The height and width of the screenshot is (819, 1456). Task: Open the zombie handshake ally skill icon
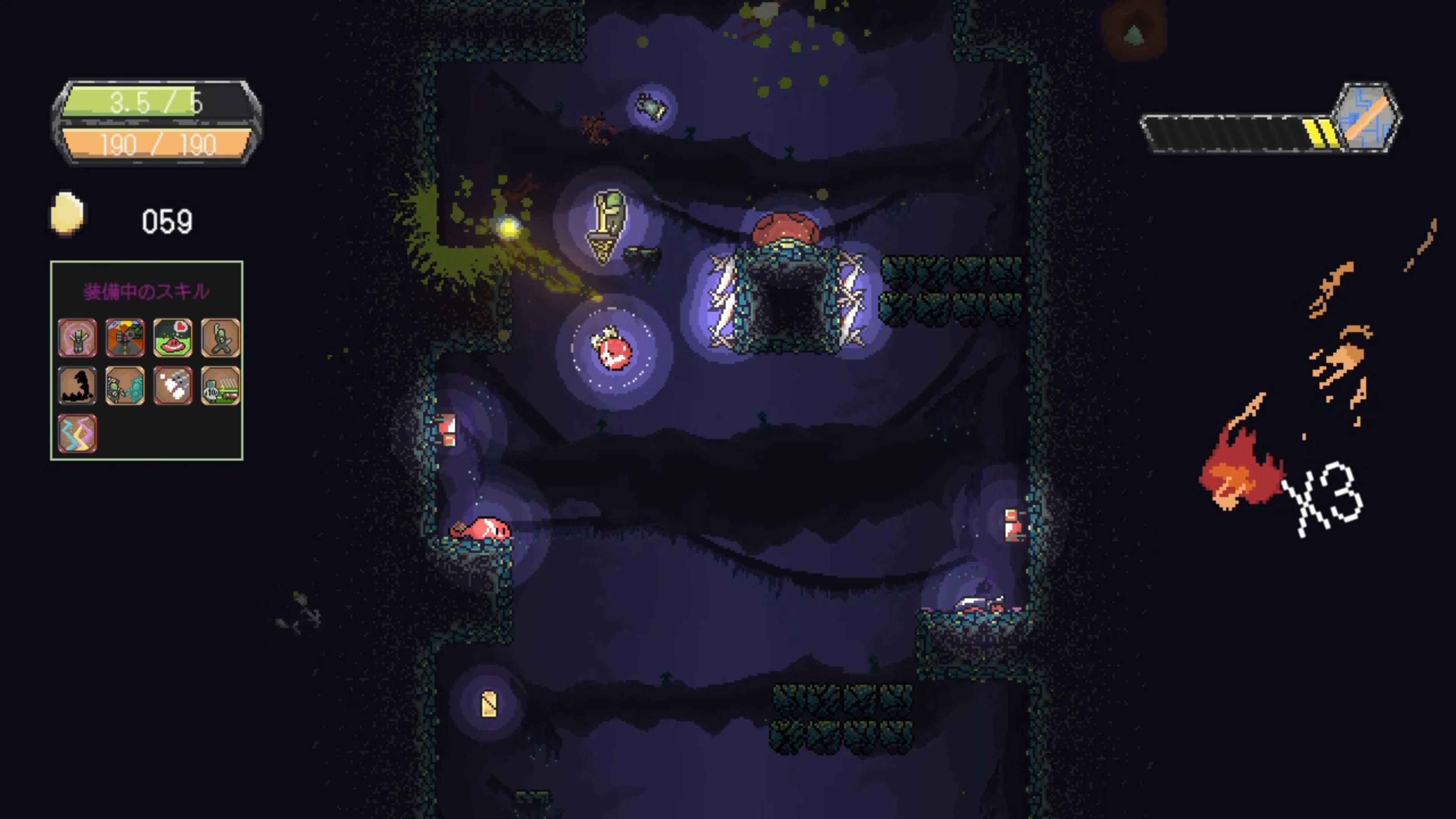(x=126, y=386)
